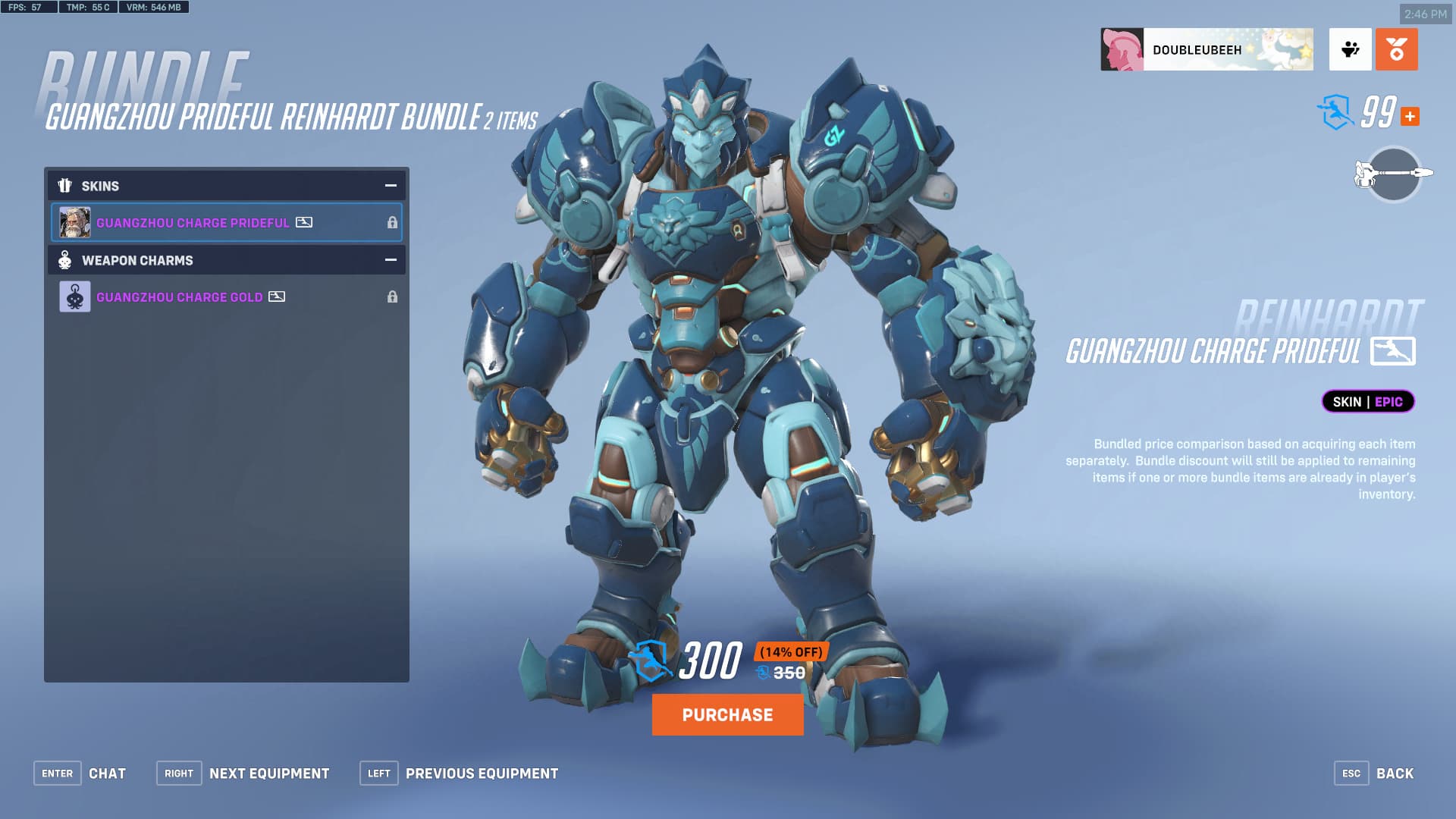Open the social group menu
This screenshot has height=819, width=1456.
click(1350, 50)
